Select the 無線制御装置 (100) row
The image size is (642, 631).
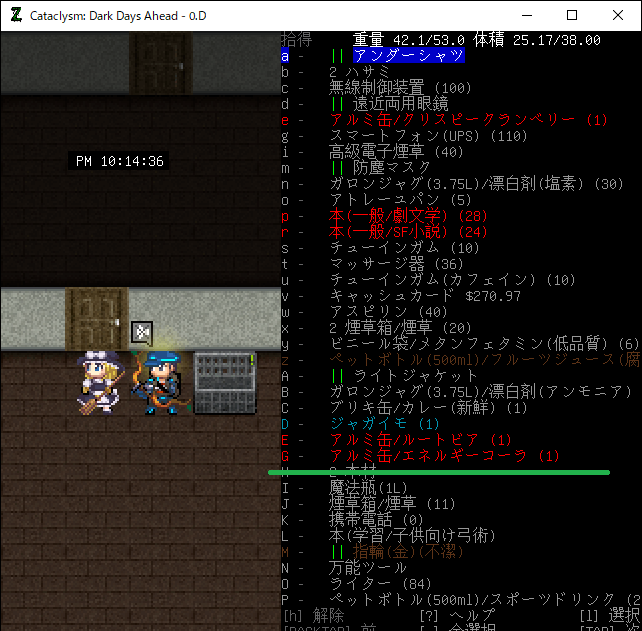coord(400,88)
